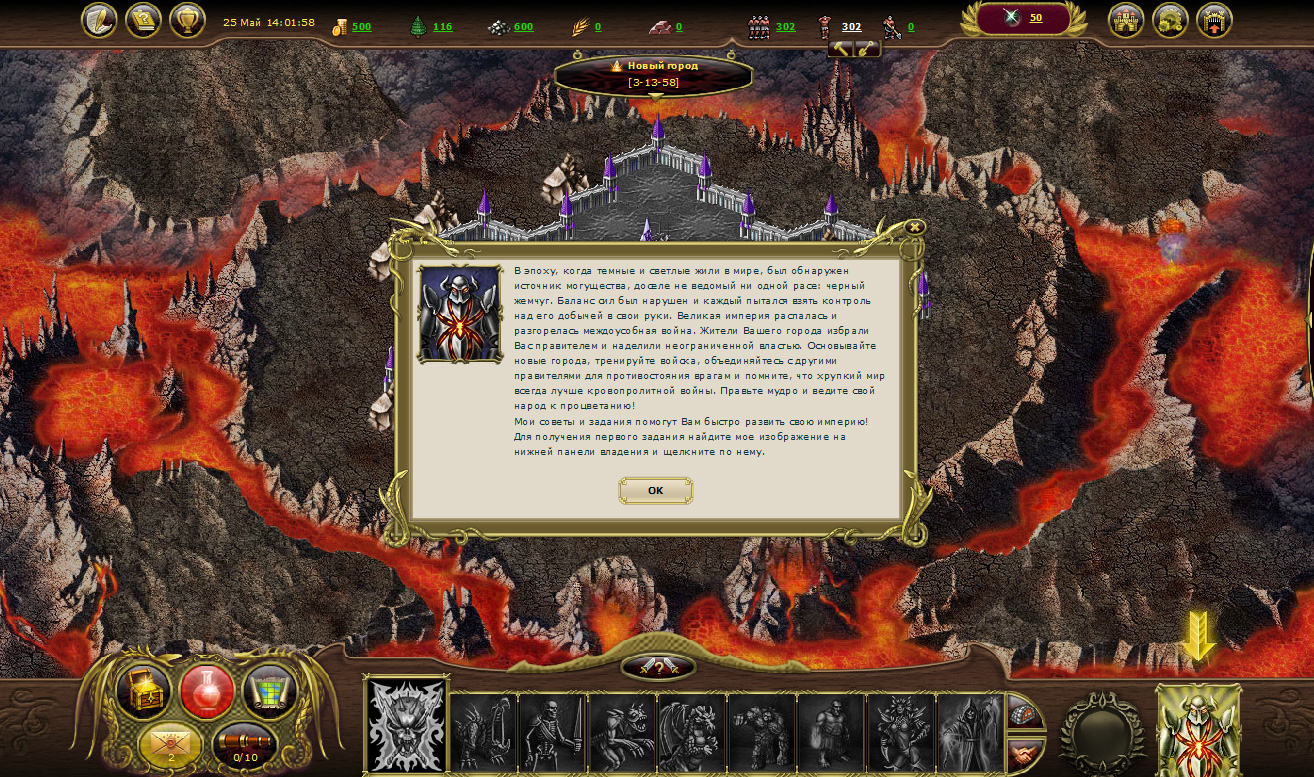Open the castle icon in the top bar
Screen dimensions: 1314x777
[1126, 20]
